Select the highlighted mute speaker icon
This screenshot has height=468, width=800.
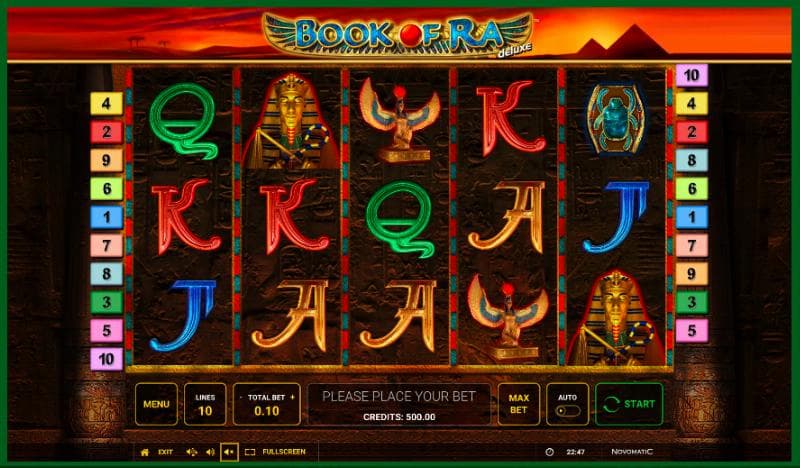tap(229, 452)
